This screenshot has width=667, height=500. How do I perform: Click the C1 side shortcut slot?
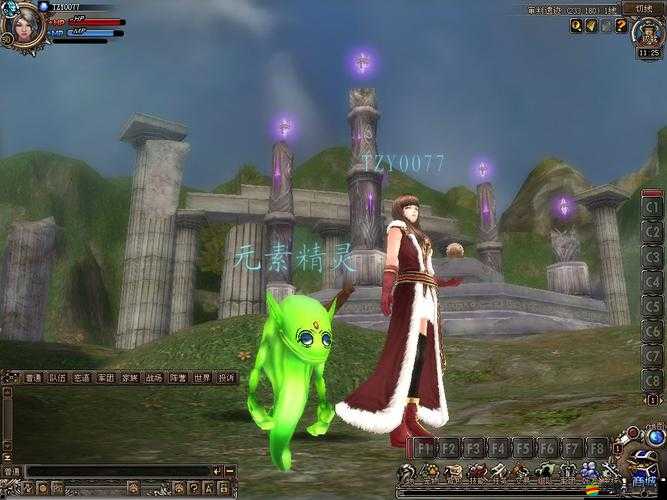point(653,208)
